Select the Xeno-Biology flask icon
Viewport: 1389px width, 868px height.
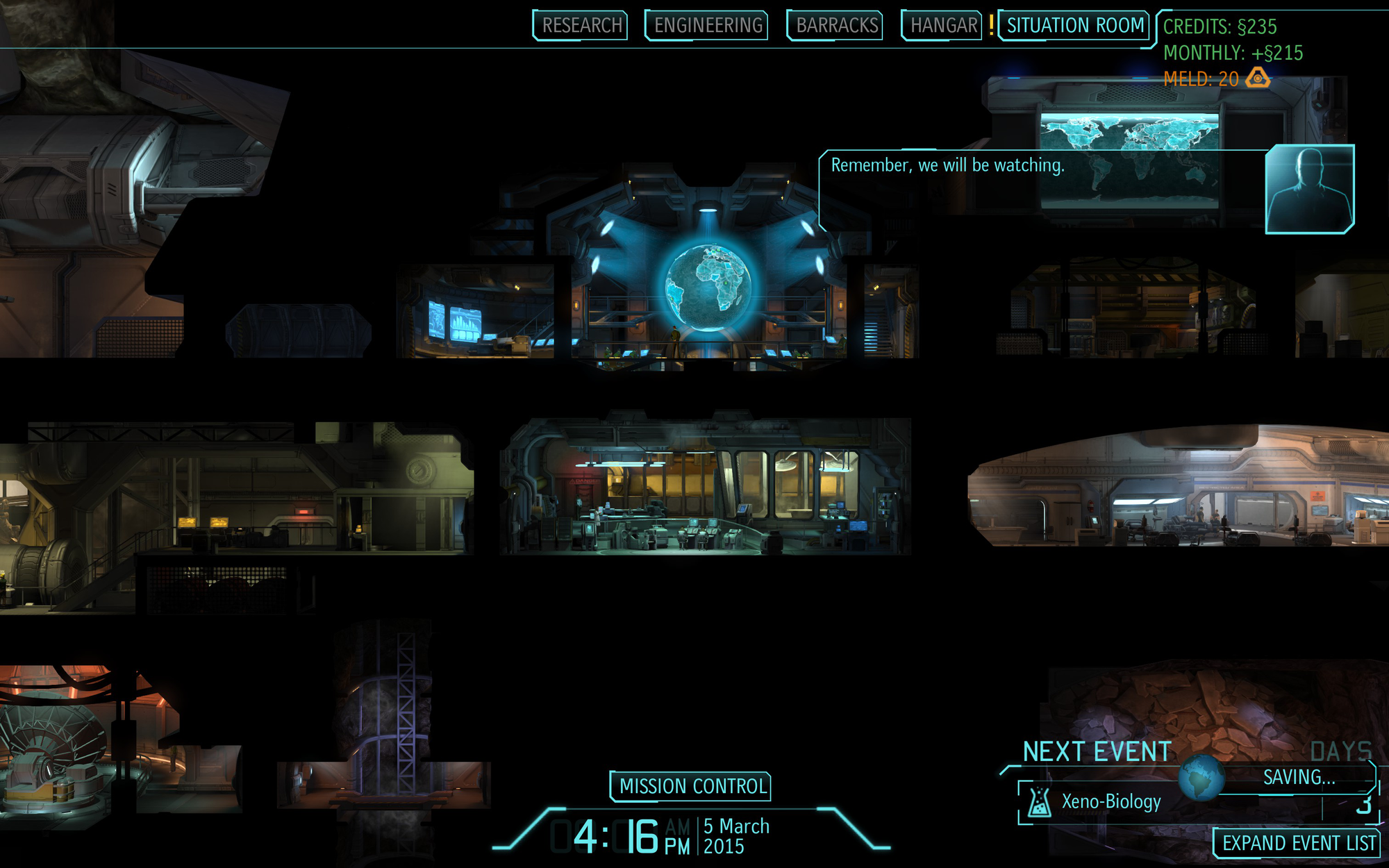[x=1039, y=803]
